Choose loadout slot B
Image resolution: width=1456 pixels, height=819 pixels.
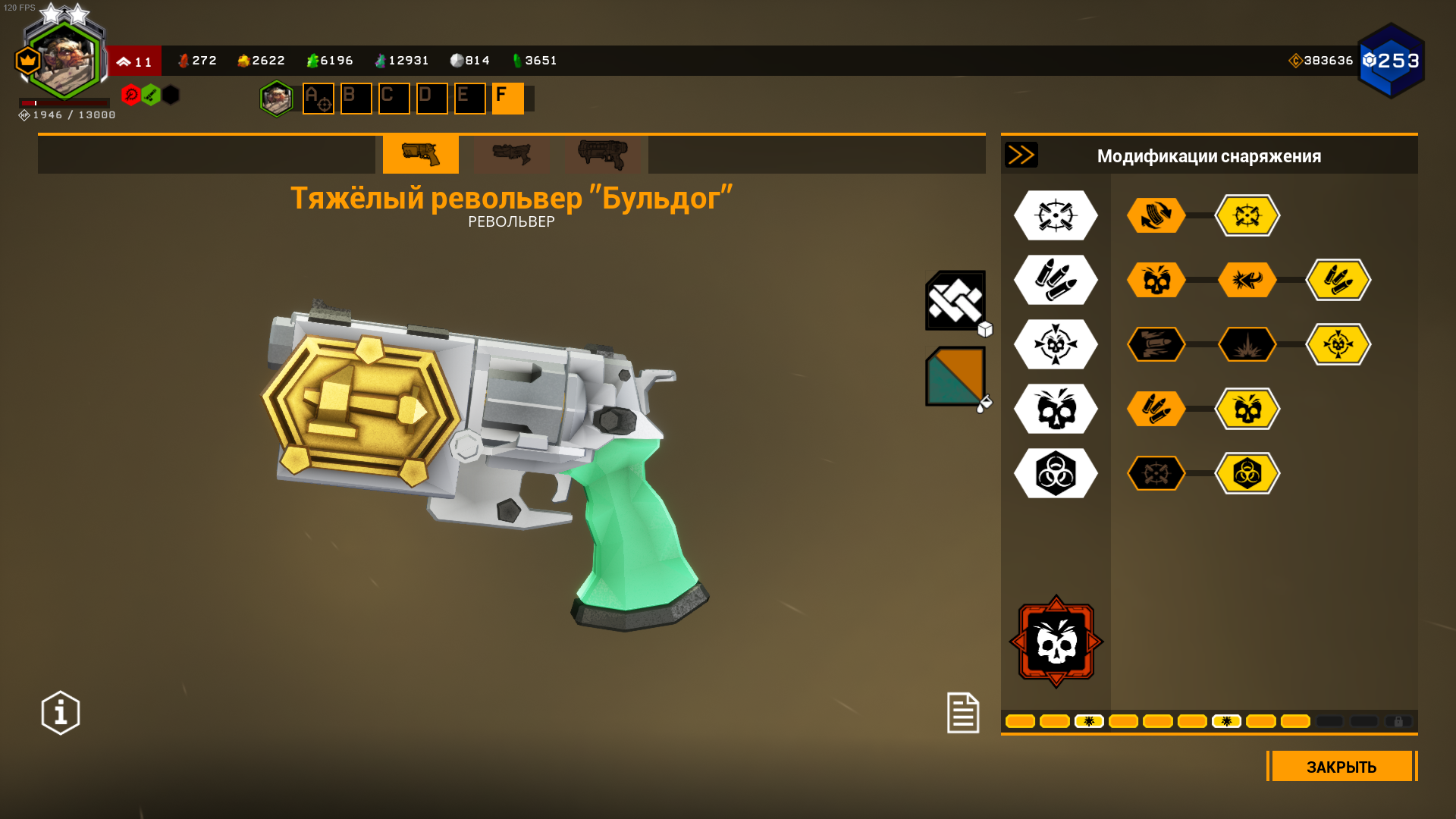[356, 99]
